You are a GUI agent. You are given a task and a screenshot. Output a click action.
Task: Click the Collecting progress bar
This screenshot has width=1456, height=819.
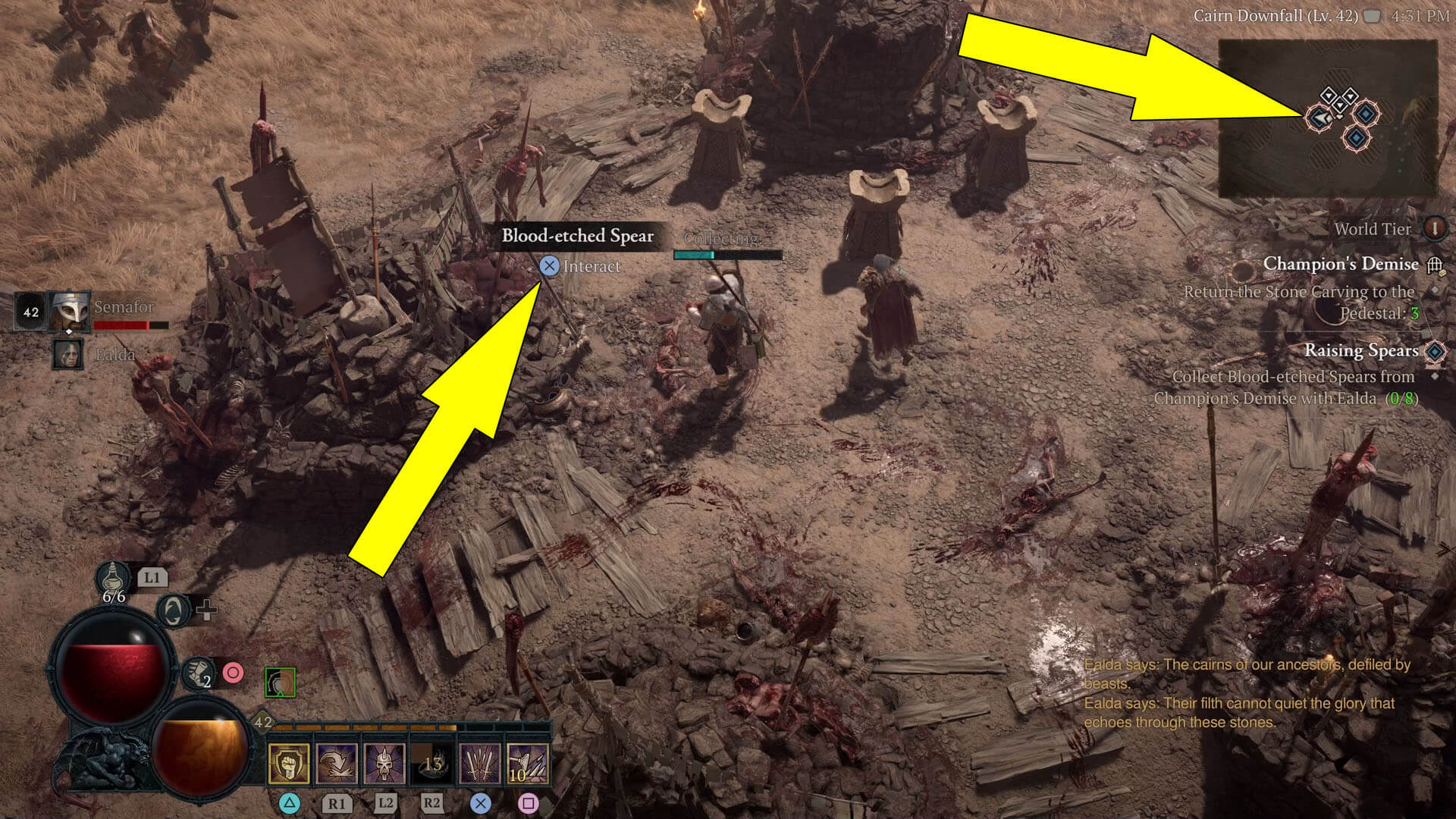(726, 253)
